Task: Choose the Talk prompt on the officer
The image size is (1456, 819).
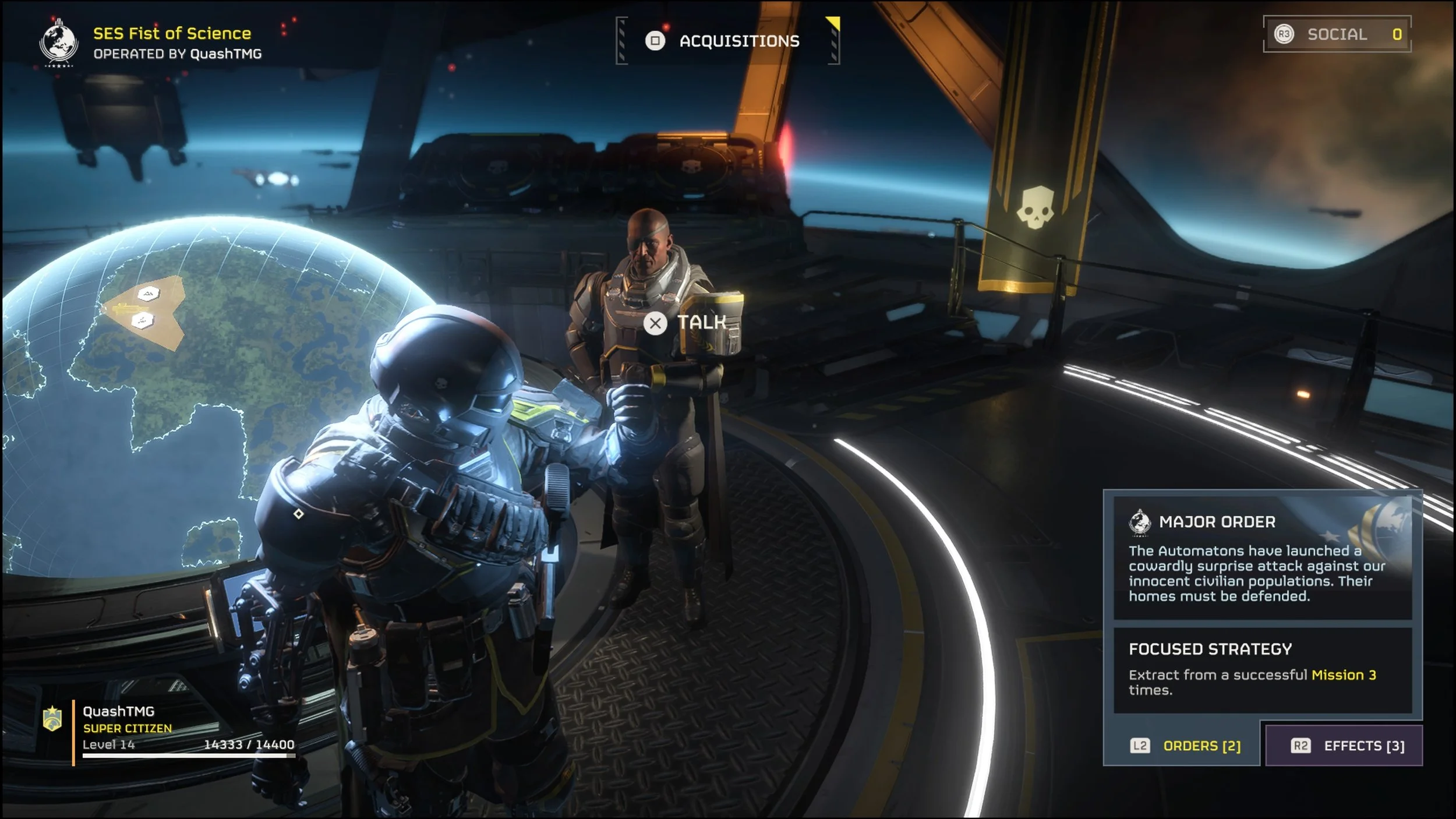Action: (687, 323)
